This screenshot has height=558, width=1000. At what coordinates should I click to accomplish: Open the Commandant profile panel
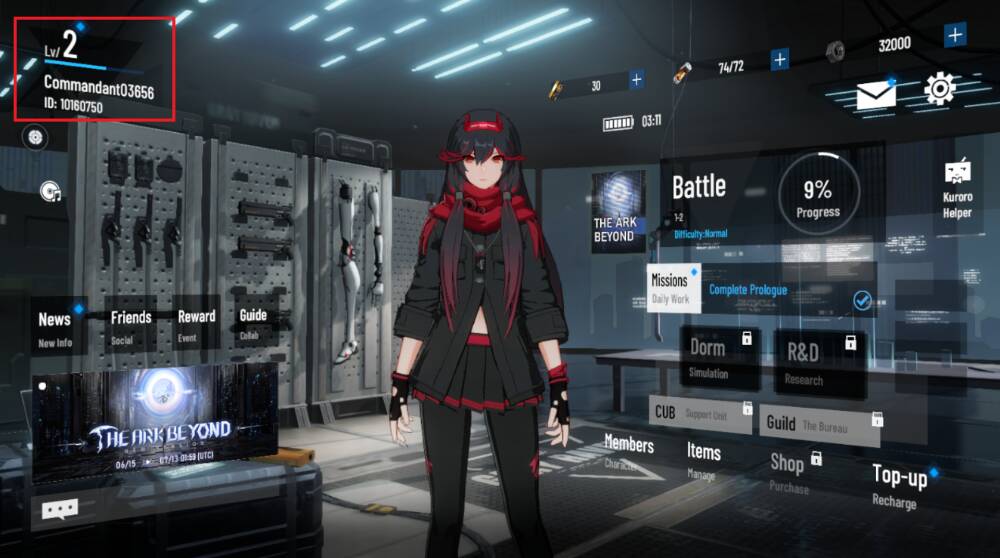click(95, 68)
